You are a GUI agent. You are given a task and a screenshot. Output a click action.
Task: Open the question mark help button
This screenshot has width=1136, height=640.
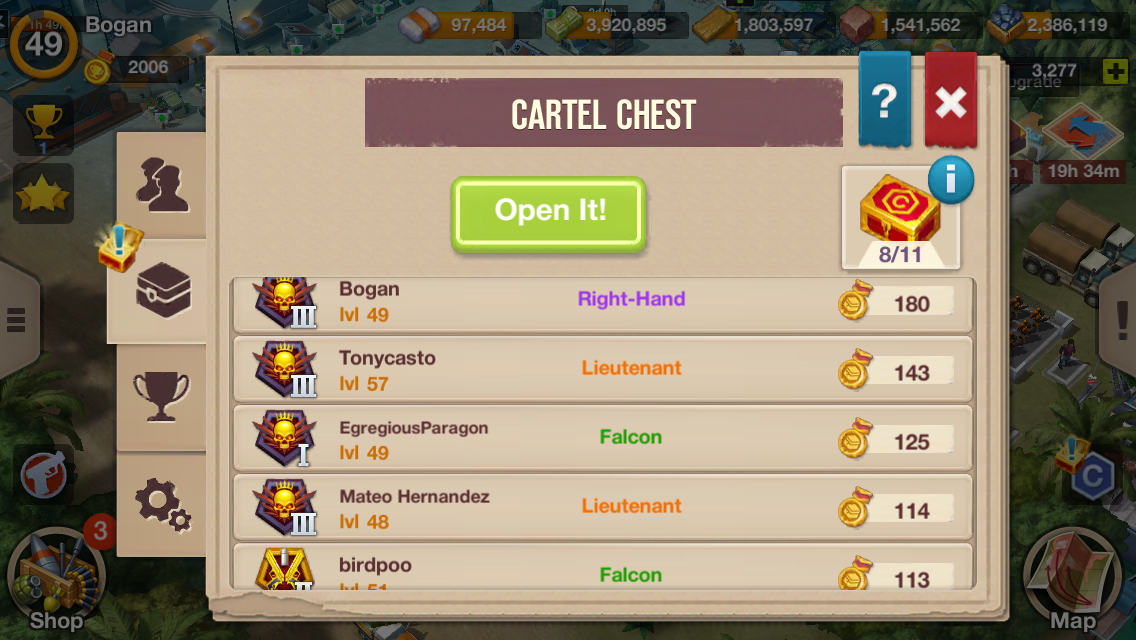[884, 101]
